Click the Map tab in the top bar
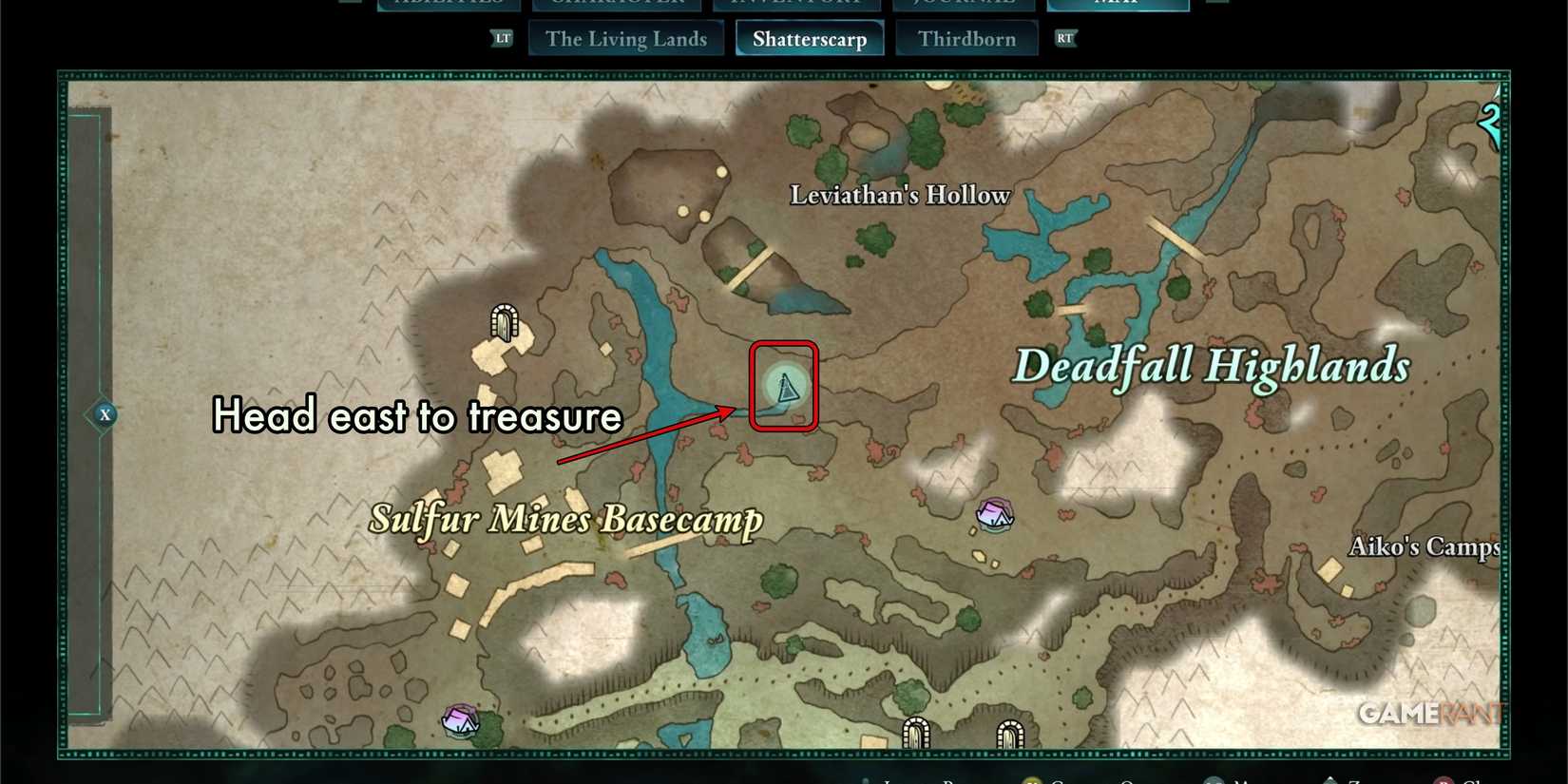 coord(1118,4)
